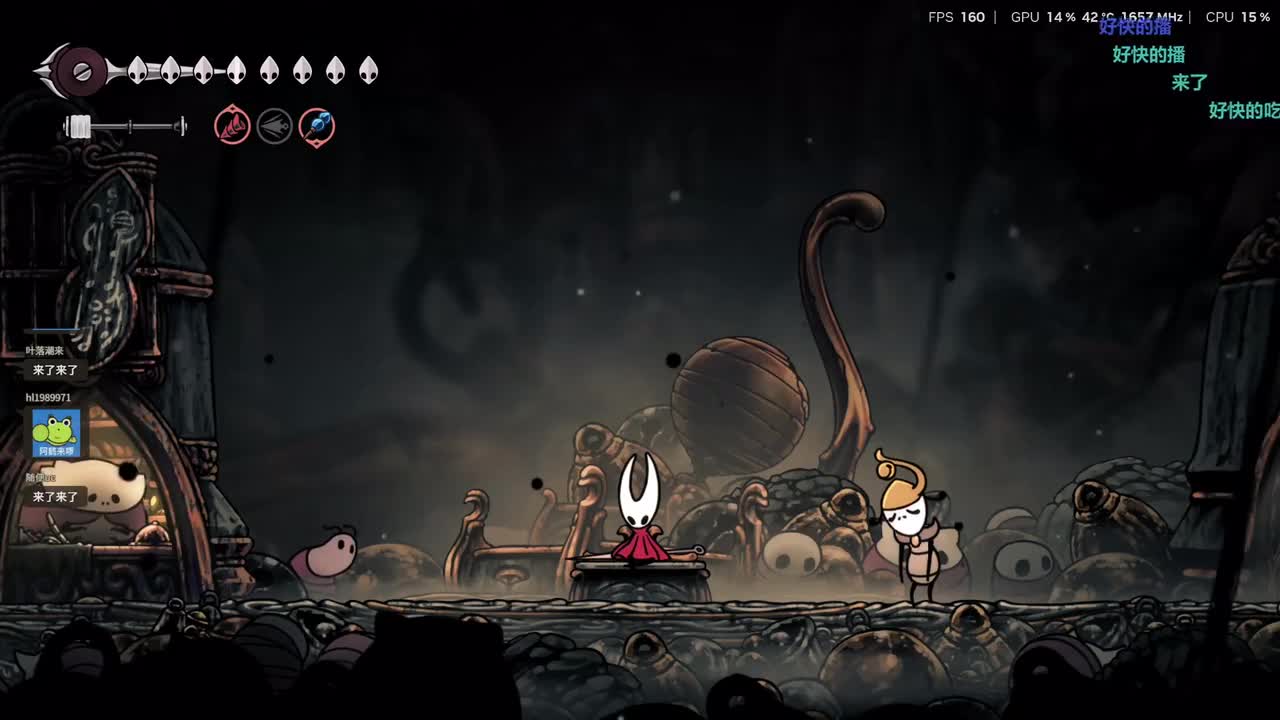Click chat username hl1989971

point(48,398)
